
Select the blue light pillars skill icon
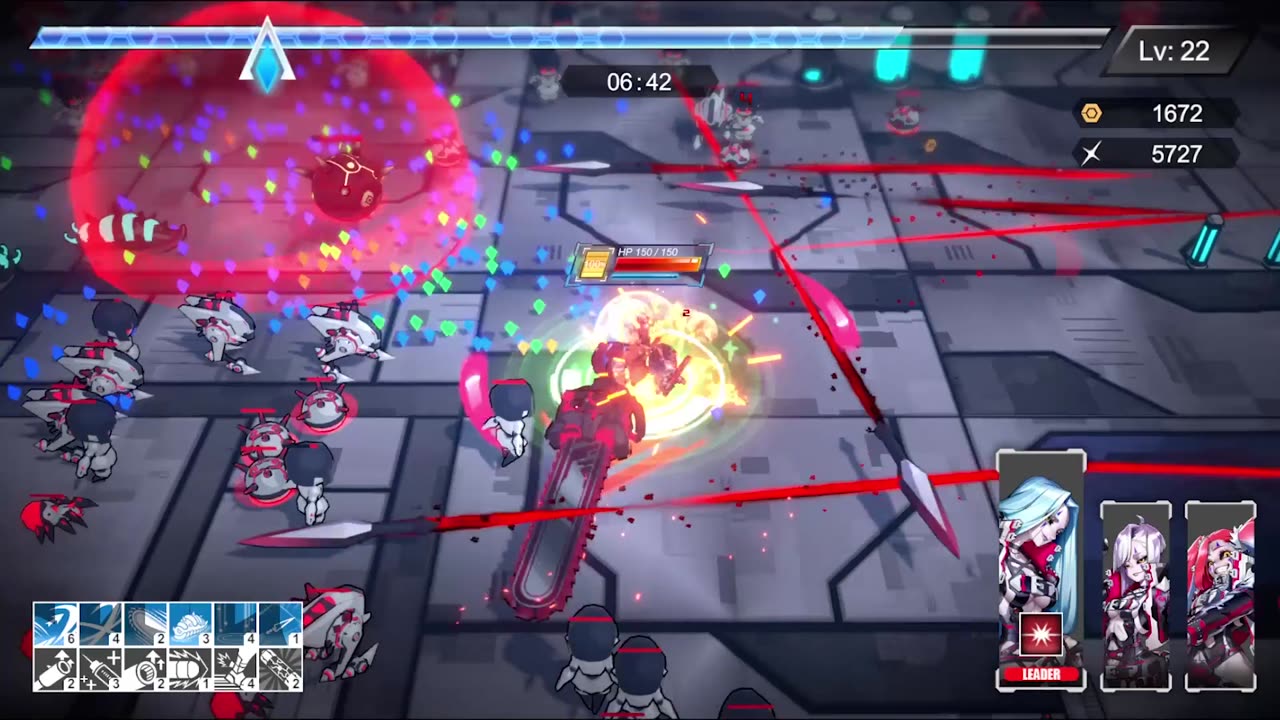click(x=235, y=624)
